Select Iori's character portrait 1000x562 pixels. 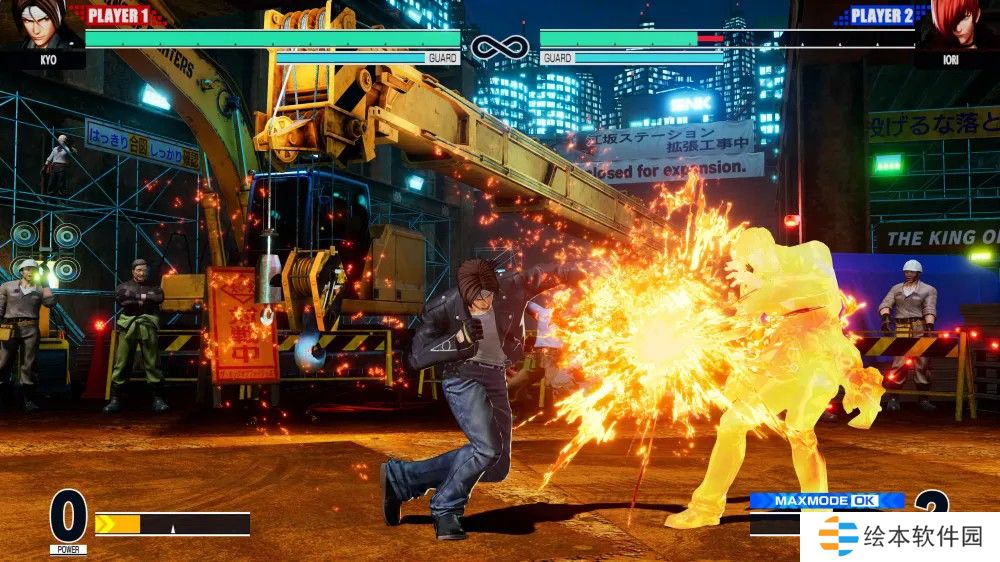click(956, 24)
